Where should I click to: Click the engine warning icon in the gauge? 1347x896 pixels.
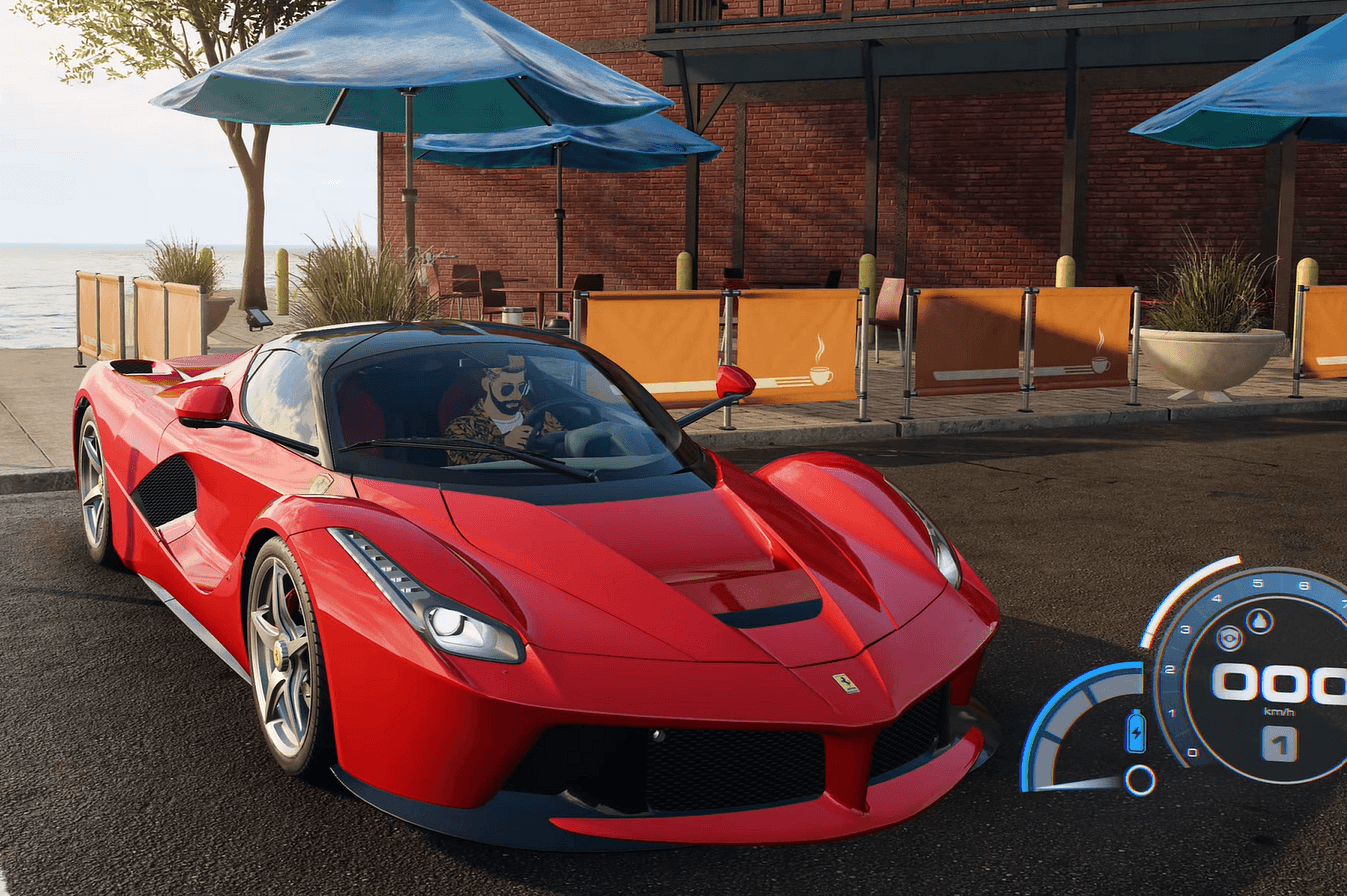(x=1228, y=637)
